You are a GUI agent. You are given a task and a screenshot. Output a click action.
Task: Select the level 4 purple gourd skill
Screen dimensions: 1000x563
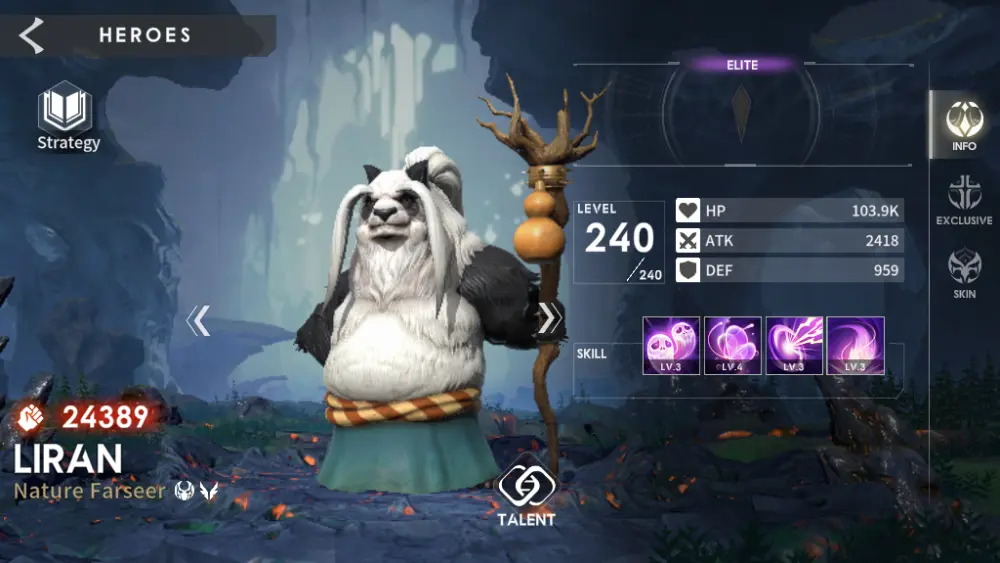coord(733,345)
